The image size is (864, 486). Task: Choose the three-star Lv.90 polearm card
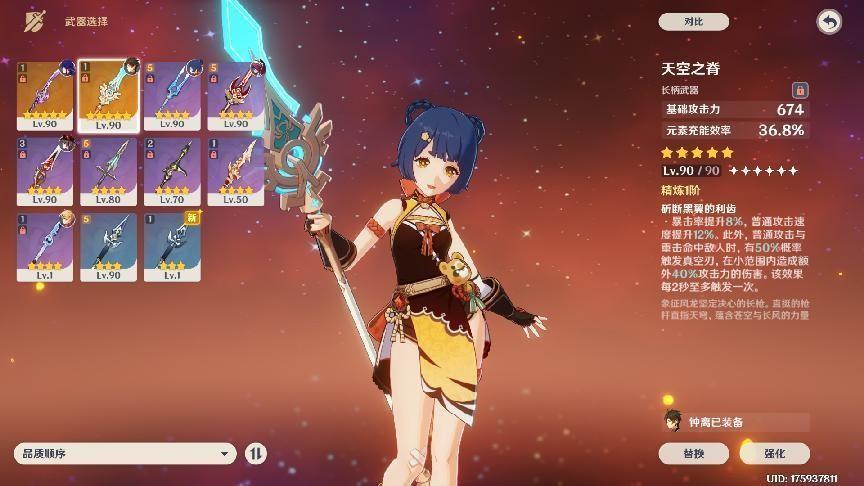[108, 247]
